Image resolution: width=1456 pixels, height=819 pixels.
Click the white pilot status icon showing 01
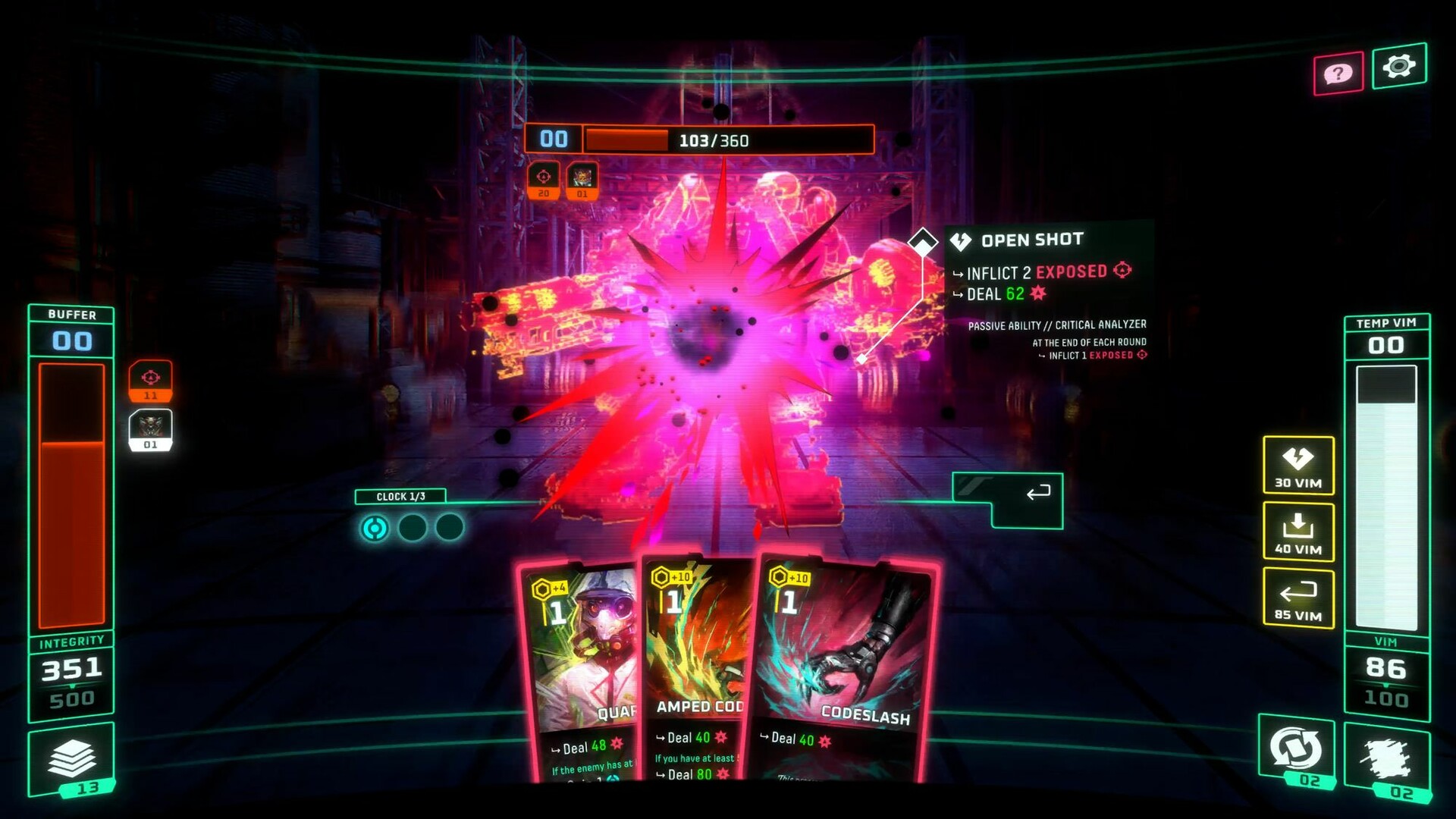[x=151, y=429]
